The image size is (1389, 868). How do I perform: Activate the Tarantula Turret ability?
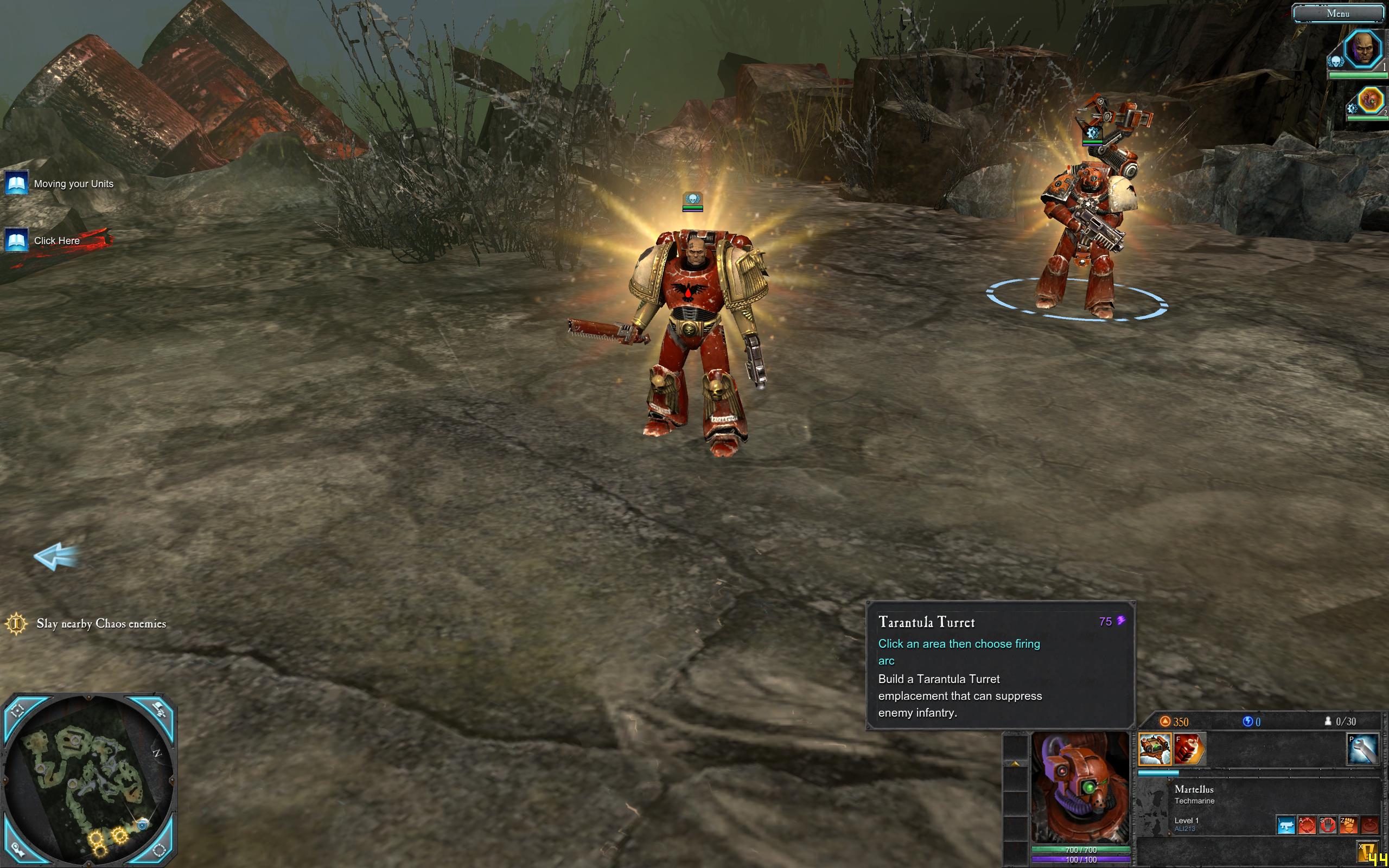tap(1154, 749)
